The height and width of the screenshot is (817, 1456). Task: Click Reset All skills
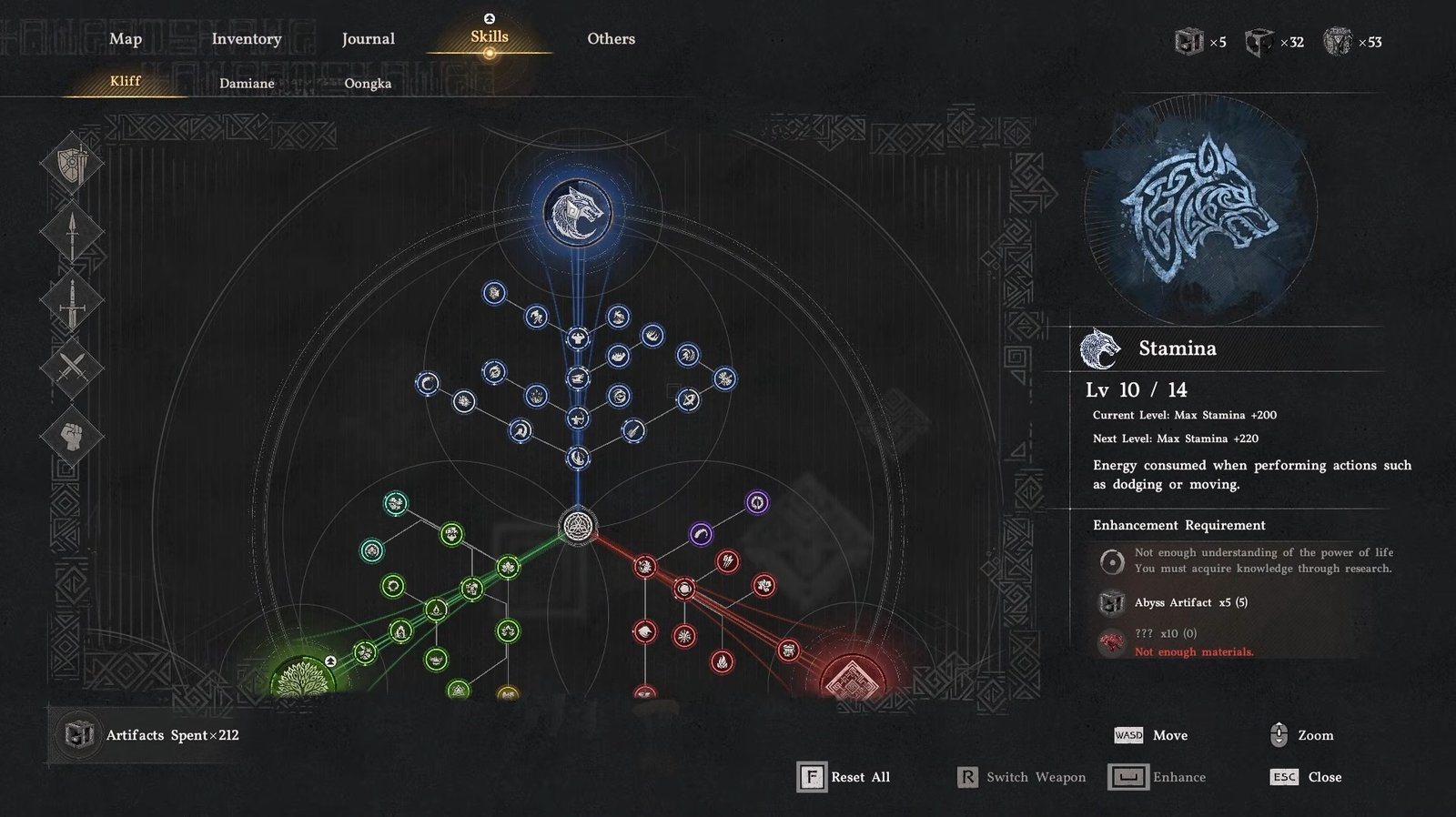(844, 777)
